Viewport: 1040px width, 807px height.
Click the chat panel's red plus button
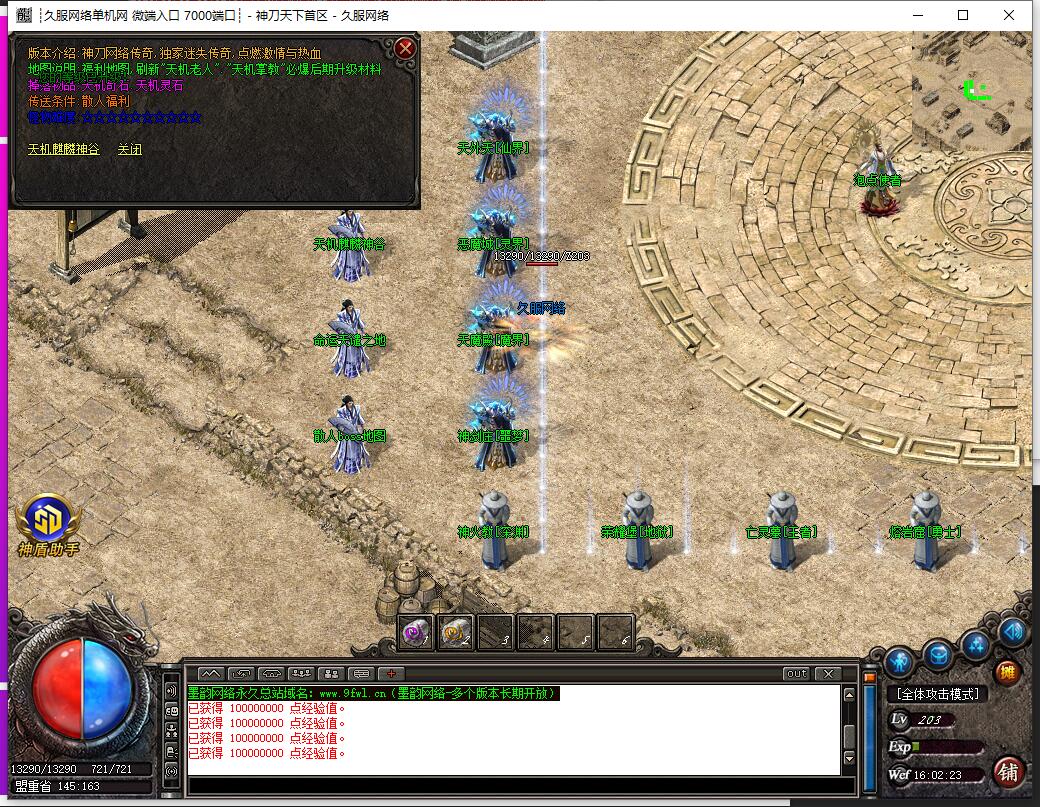coord(391,674)
